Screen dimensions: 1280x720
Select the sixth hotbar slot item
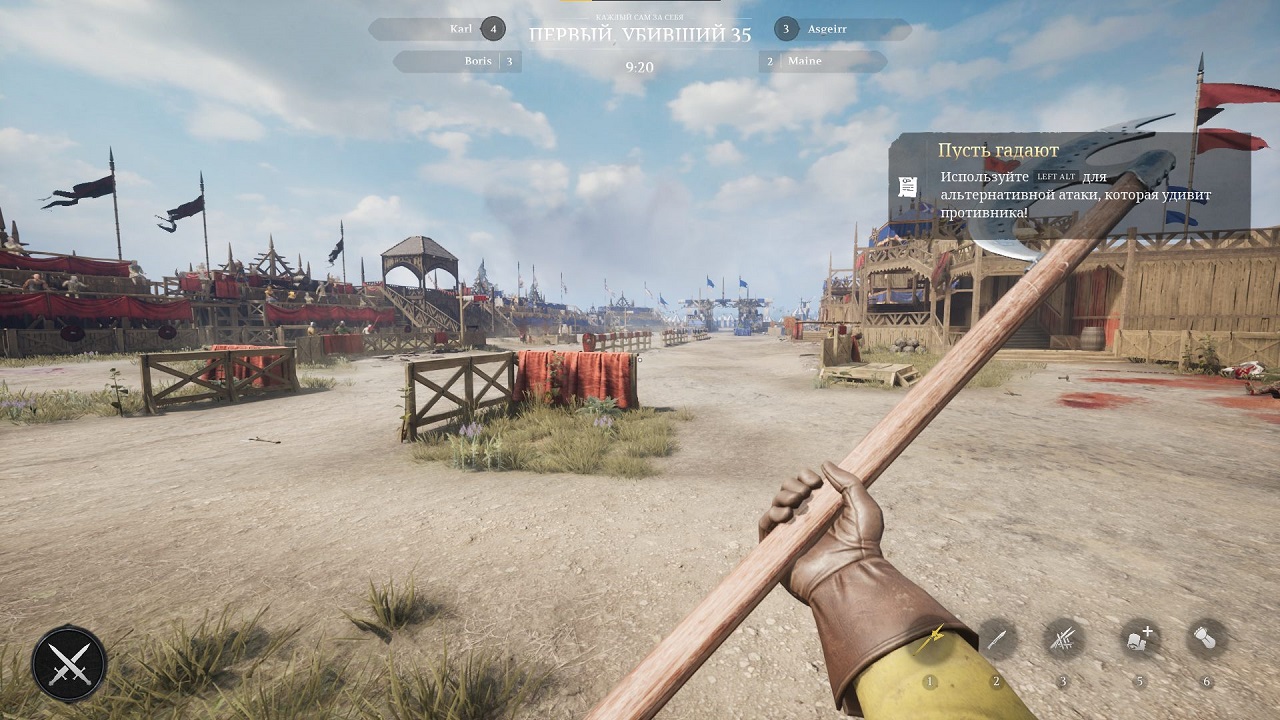pos(1206,638)
